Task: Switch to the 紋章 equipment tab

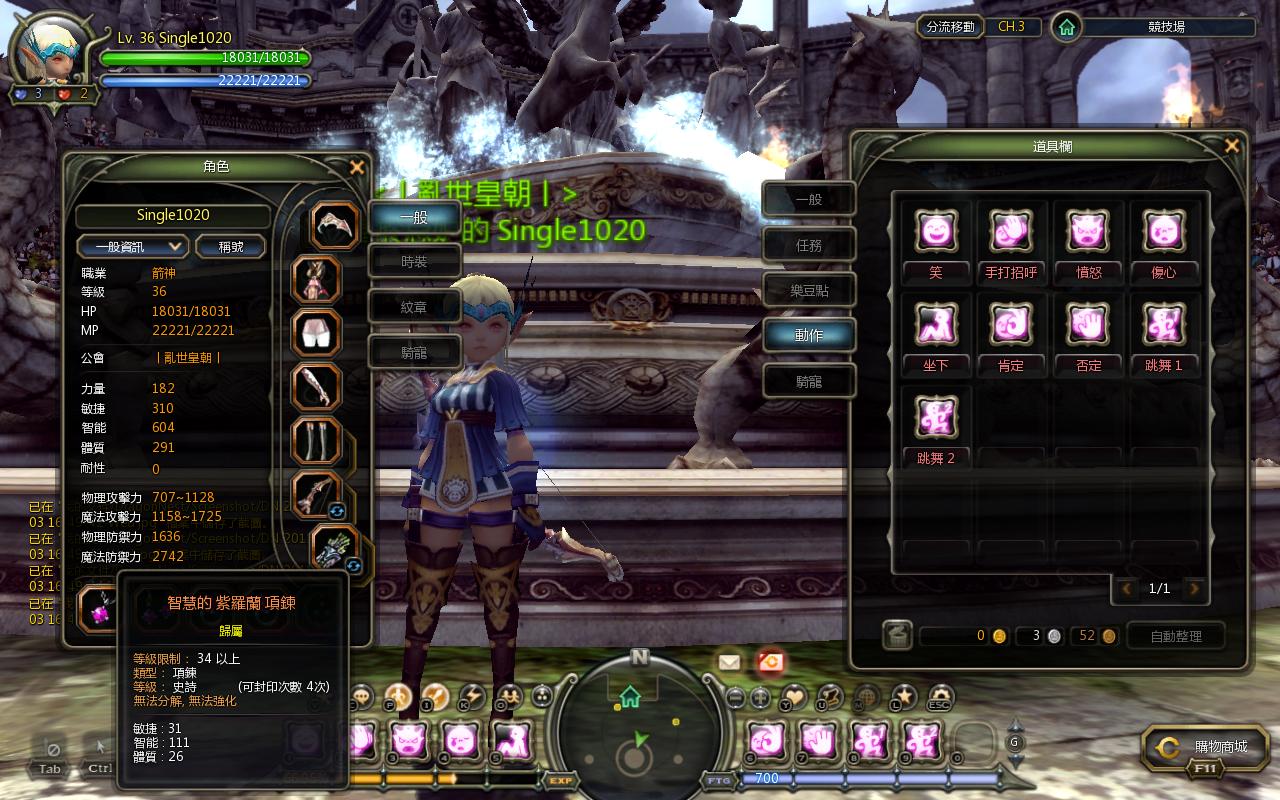Action: 414,308
